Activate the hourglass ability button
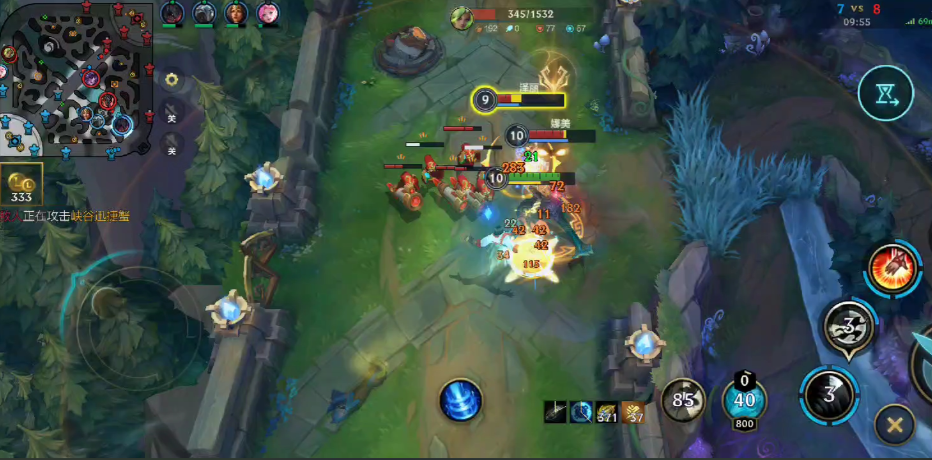Viewport: 932px width, 460px height. (x=885, y=93)
